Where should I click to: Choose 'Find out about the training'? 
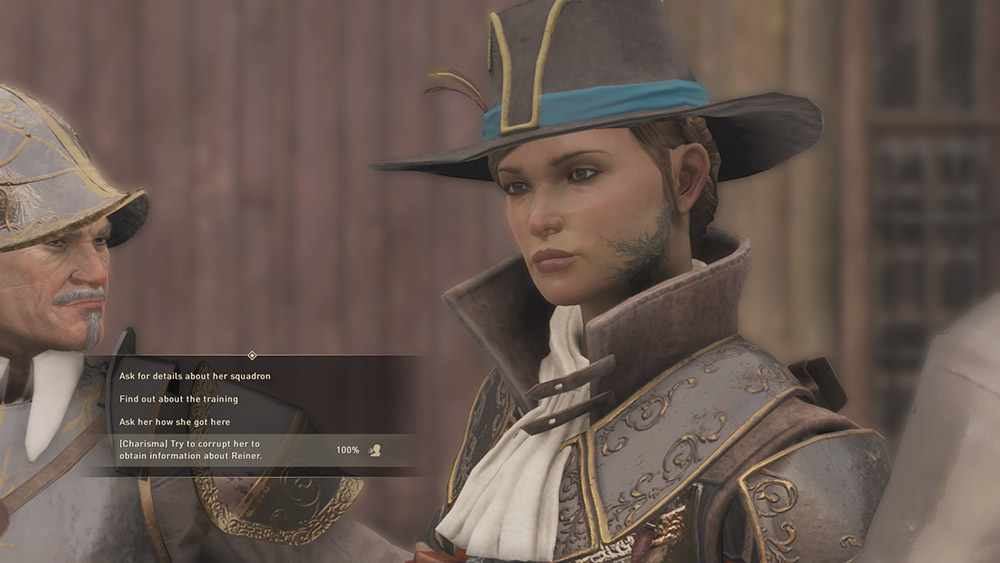click(179, 399)
